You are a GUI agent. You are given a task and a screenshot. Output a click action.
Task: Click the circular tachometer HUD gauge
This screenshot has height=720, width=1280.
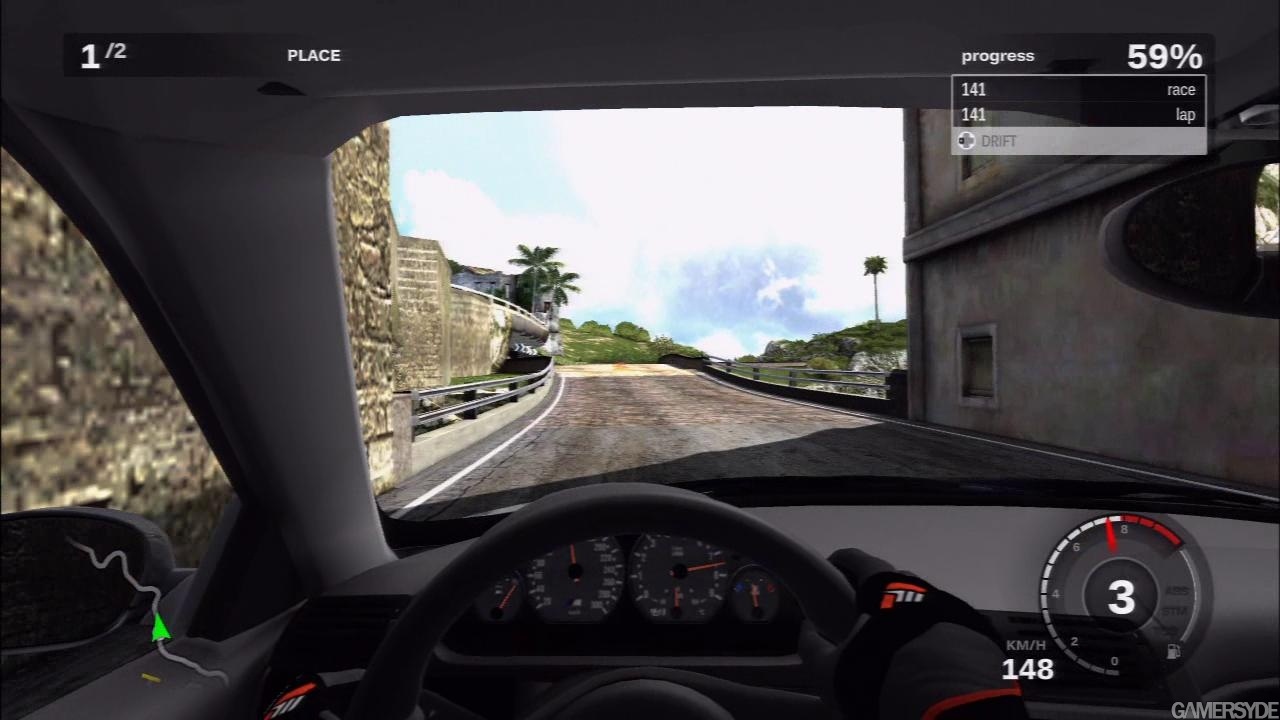[1121, 597]
